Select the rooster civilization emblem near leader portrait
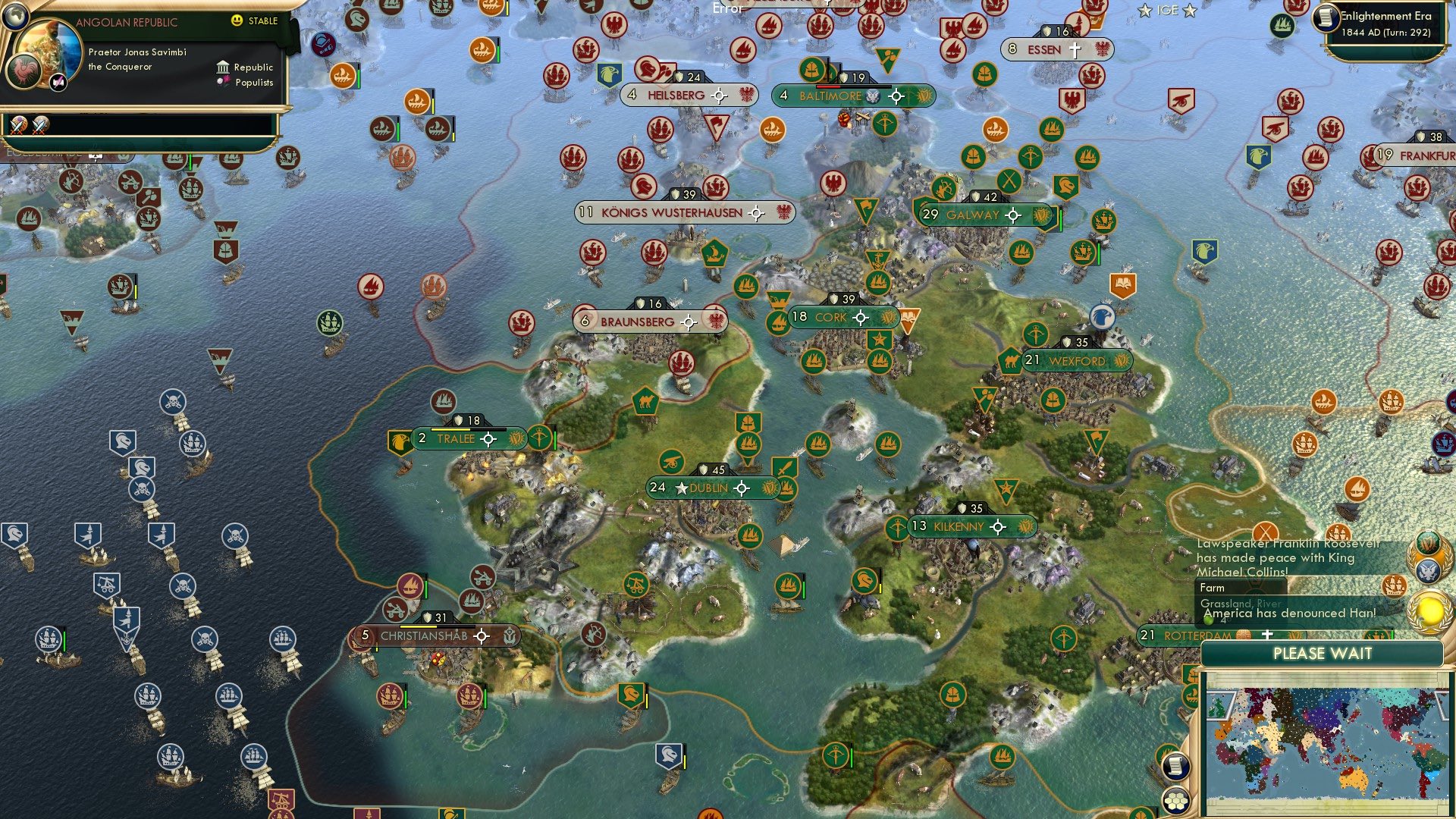 pos(24,72)
